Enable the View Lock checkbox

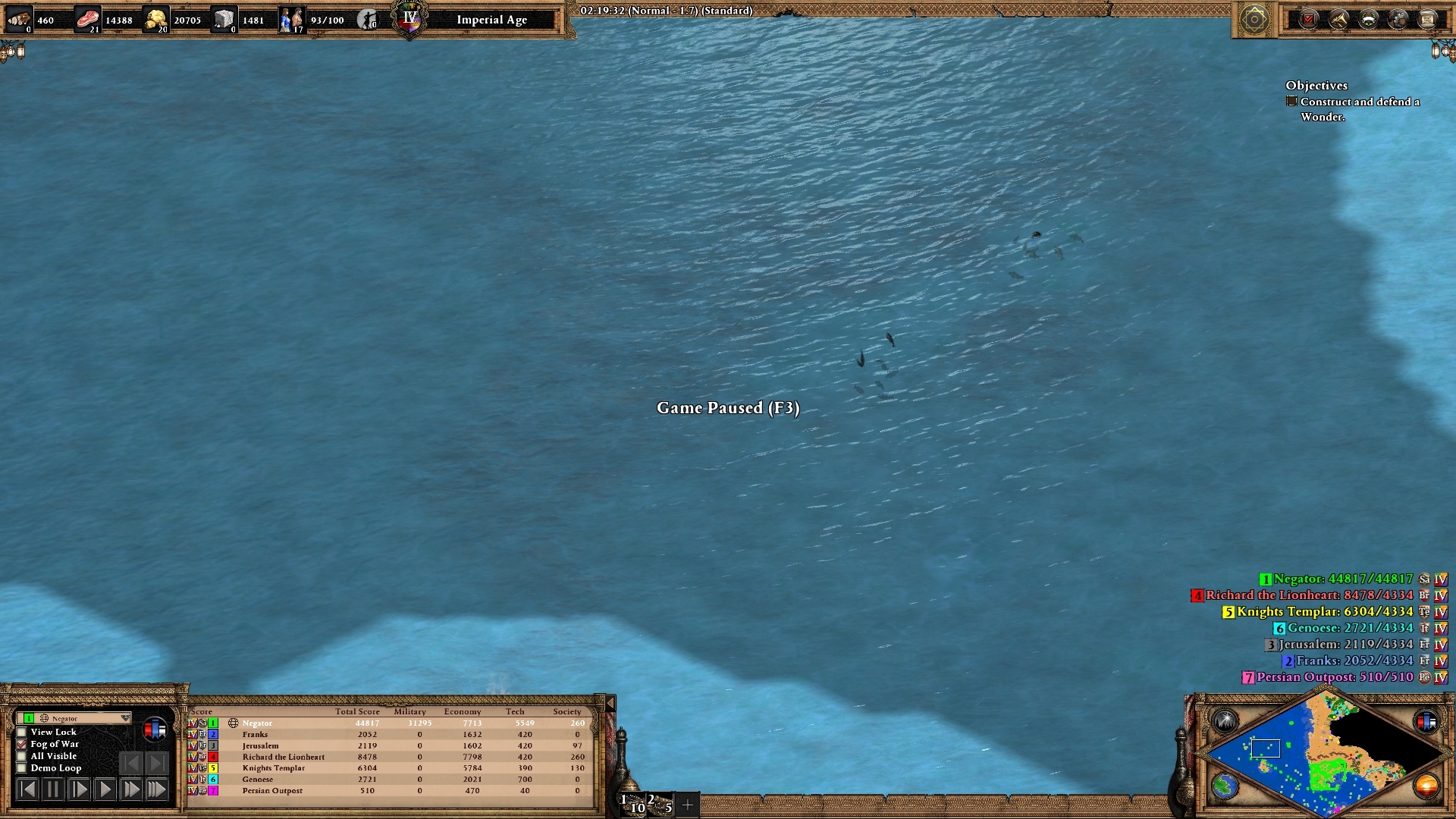tap(21, 732)
